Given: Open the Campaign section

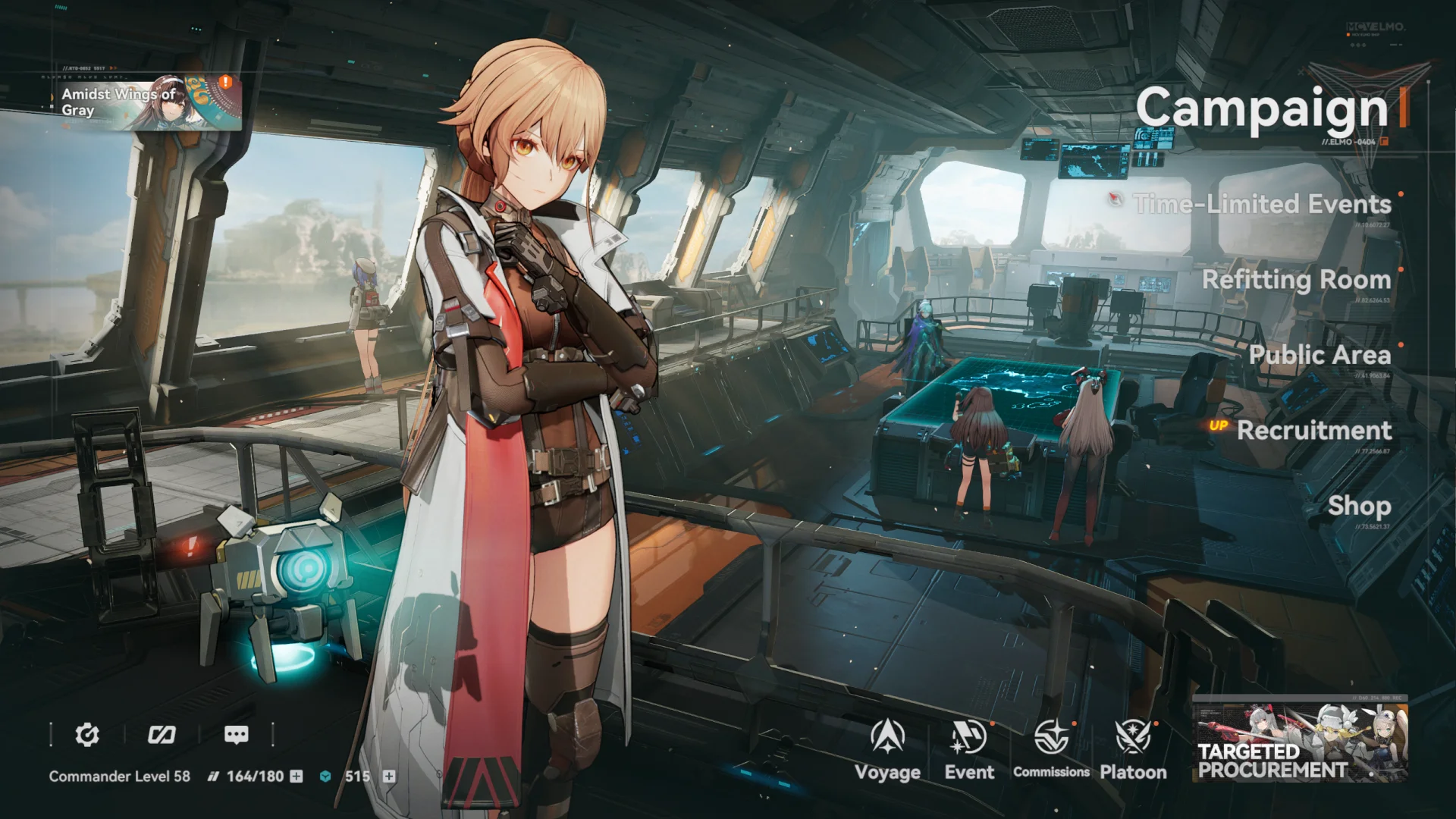Looking at the screenshot, I should pos(1265,109).
